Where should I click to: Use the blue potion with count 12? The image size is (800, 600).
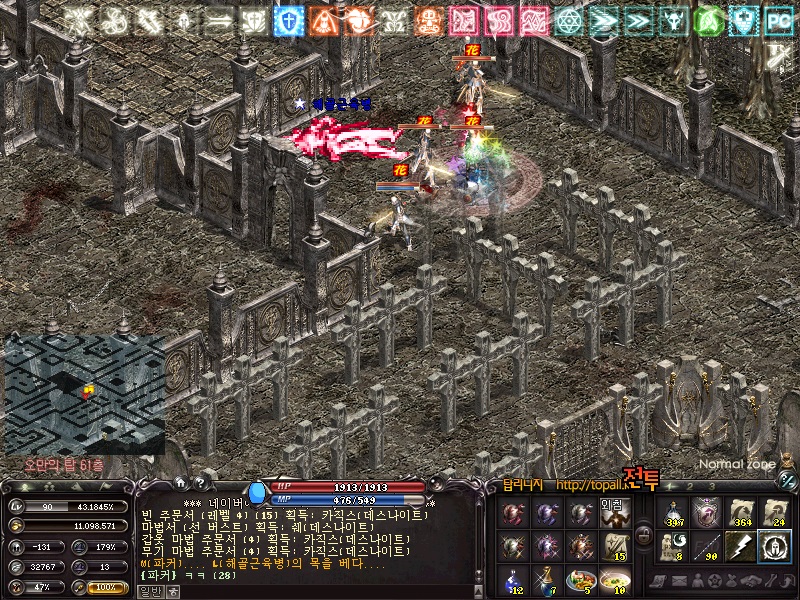513,580
